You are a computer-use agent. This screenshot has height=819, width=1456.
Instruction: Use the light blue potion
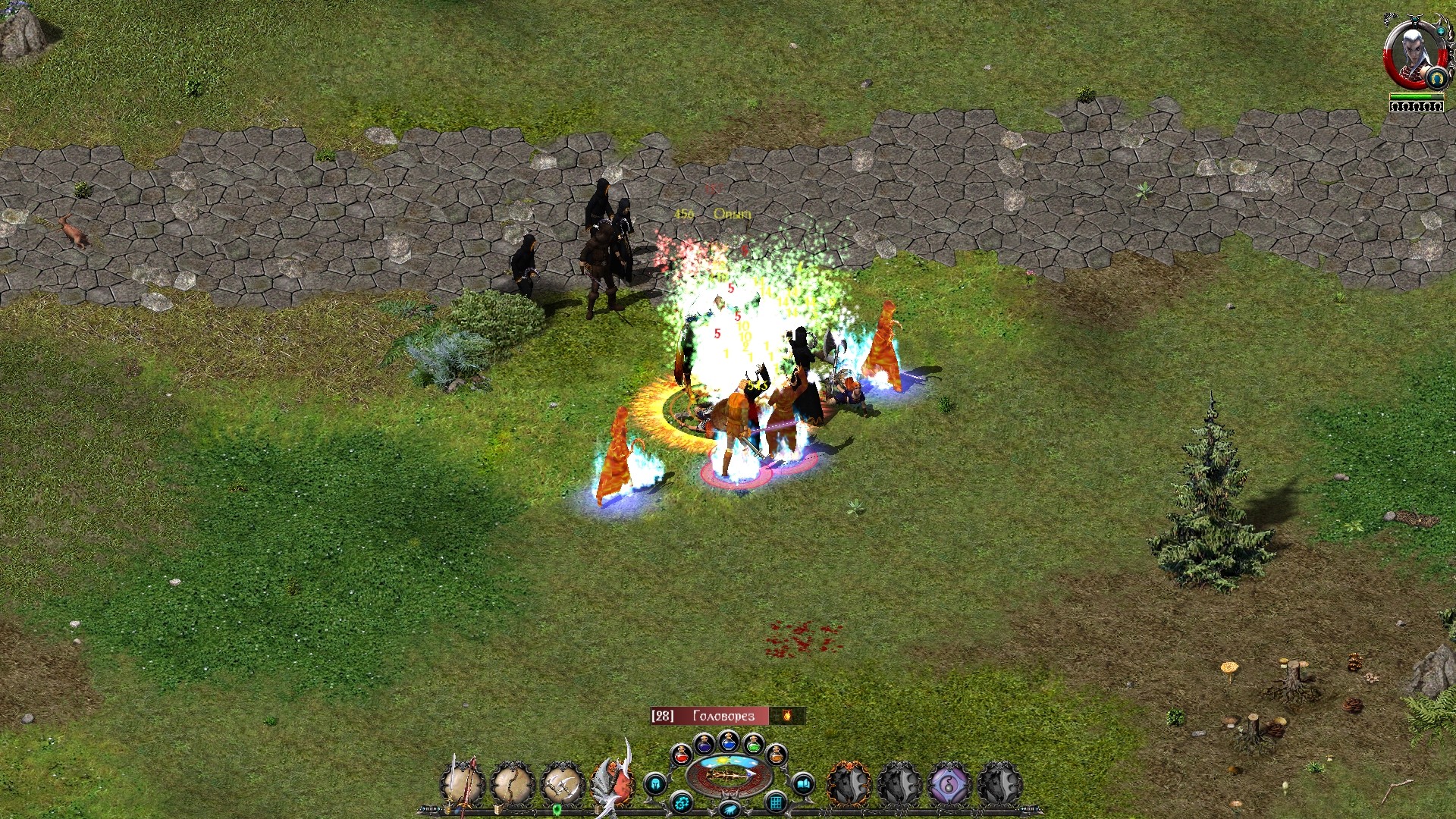pos(729,740)
